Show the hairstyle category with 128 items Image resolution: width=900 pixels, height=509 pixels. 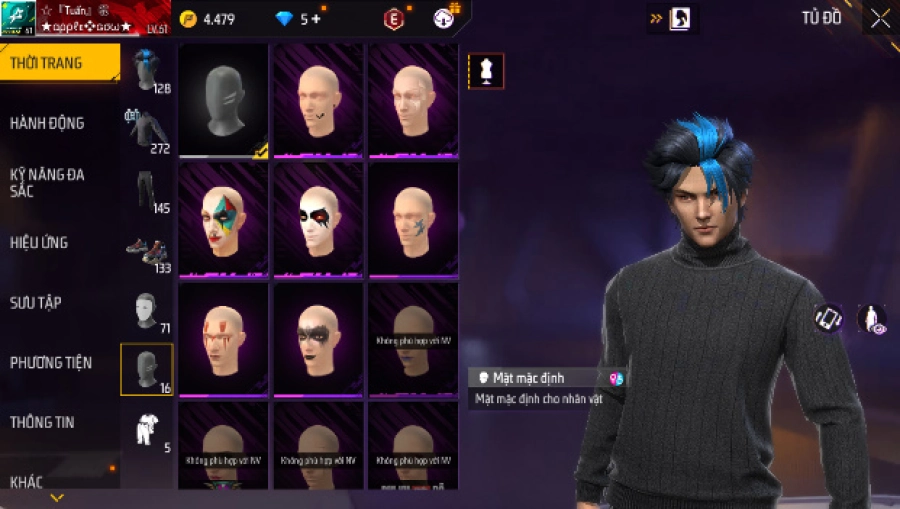[x=147, y=70]
